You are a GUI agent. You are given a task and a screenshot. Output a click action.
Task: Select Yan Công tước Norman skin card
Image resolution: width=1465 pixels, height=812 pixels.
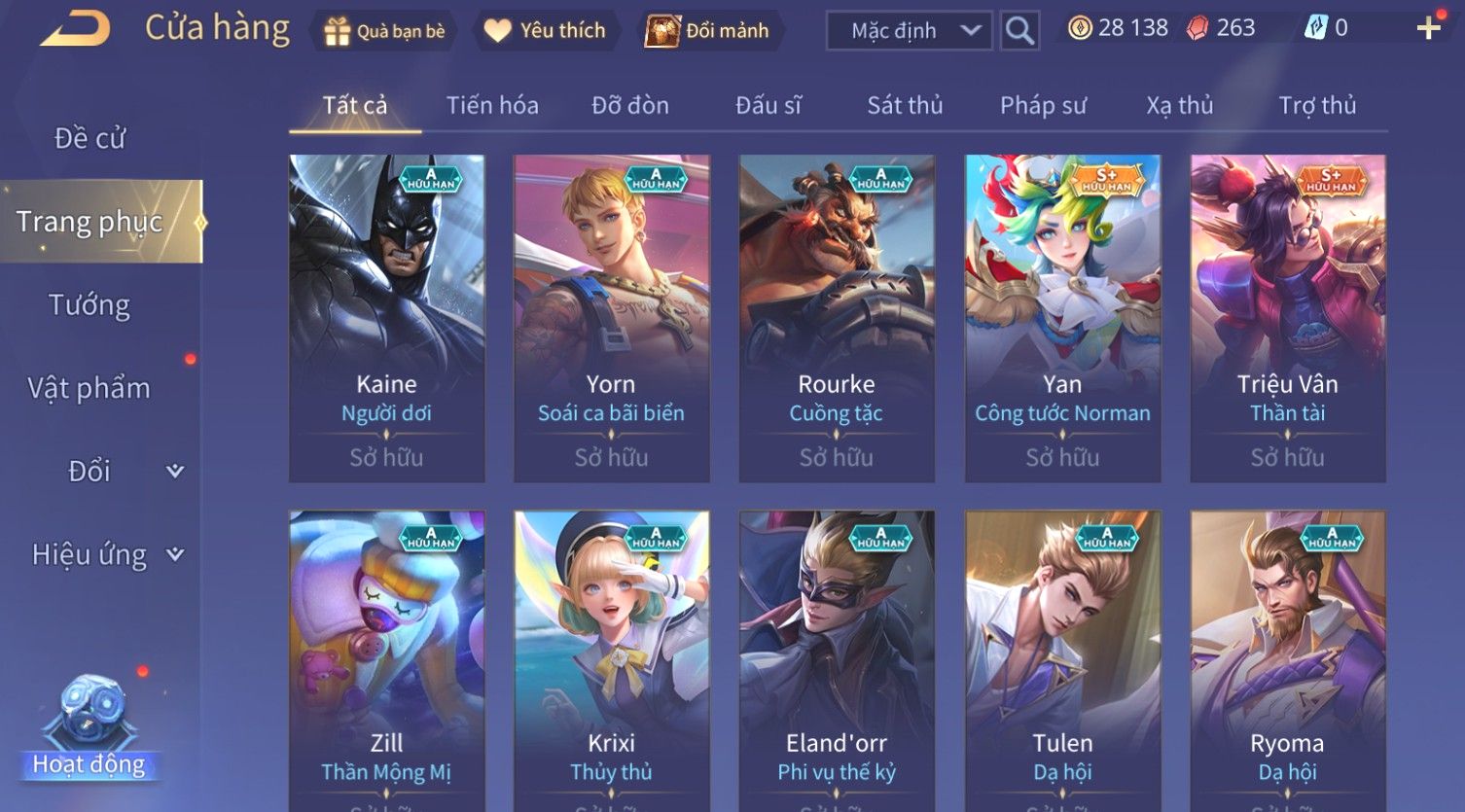pos(1062,318)
